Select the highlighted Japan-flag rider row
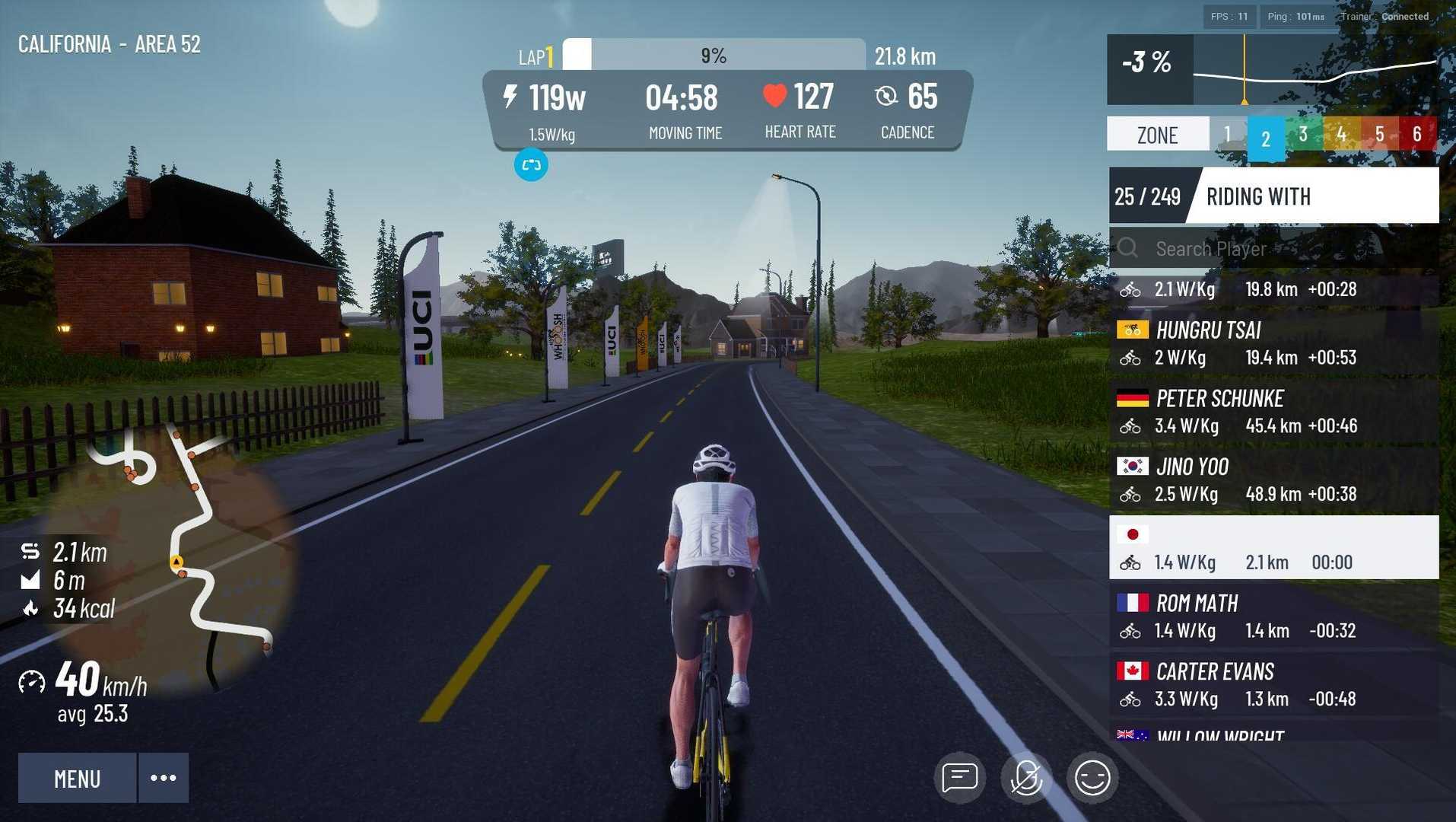The image size is (1456, 822). tap(1273, 548)
